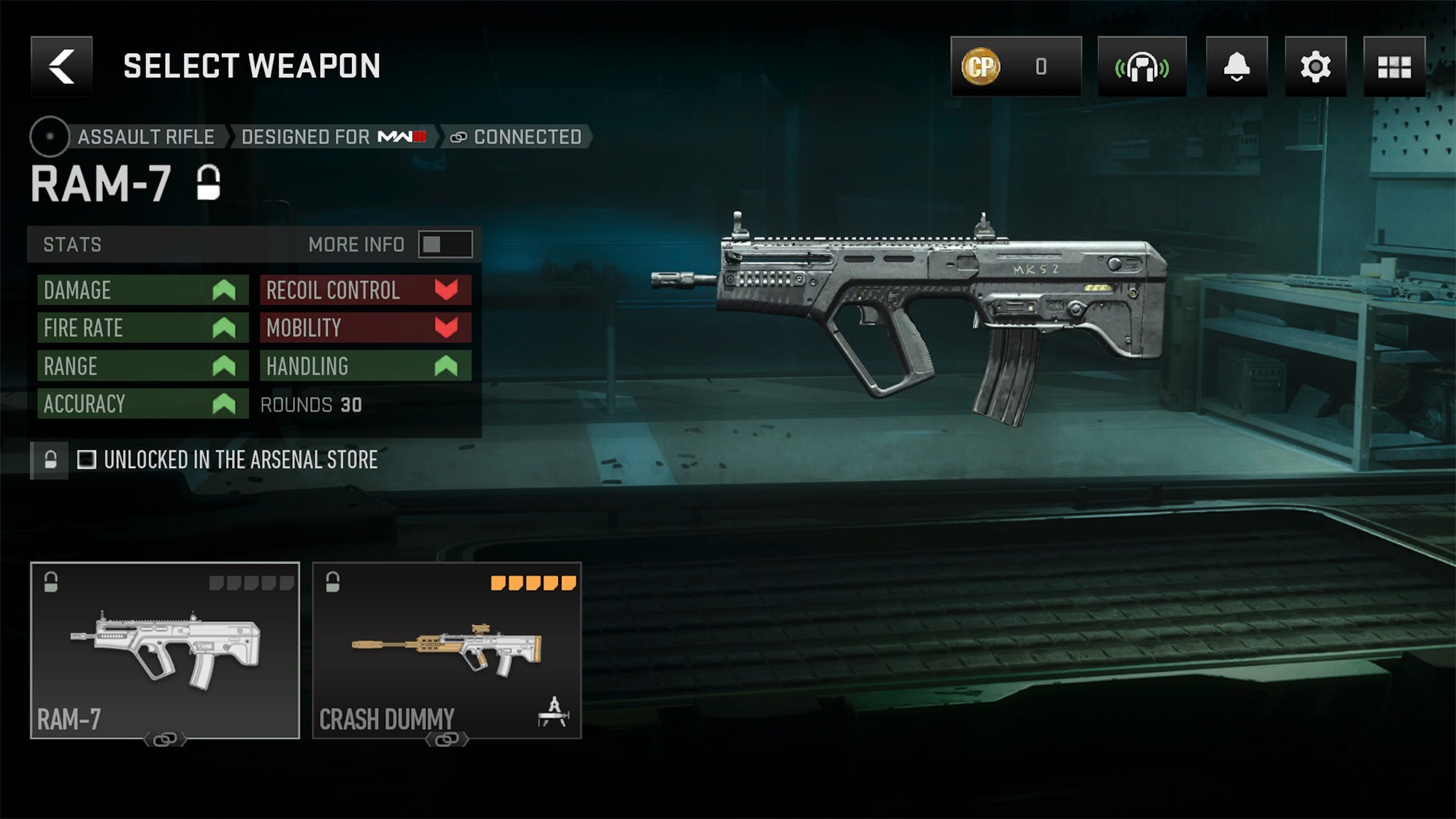Select the base RAM-7 weapon tile
This screenshot has width=1456, height=819.
tap(165, 650)
